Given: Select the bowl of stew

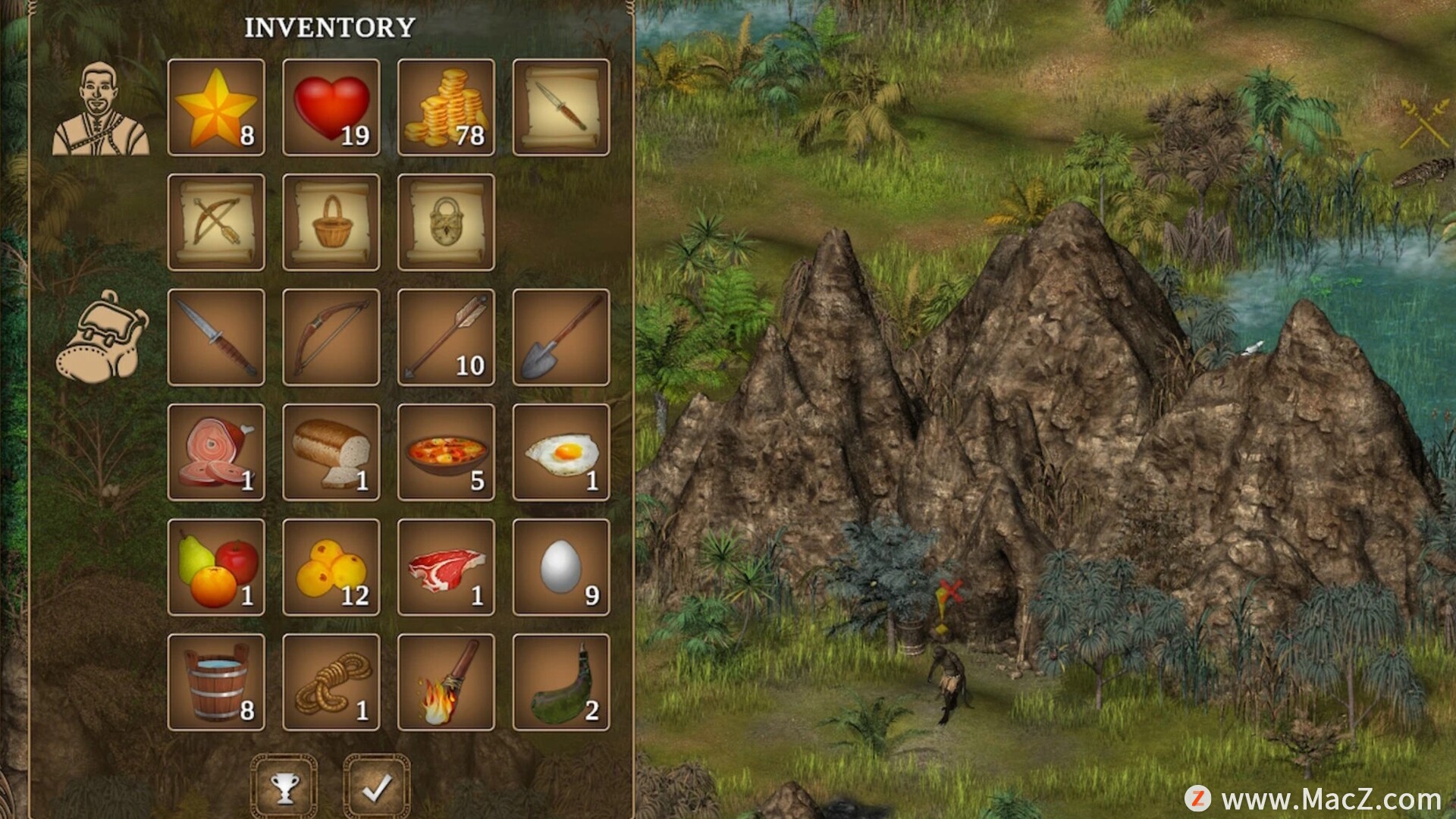Looking at the screenshot, I should point(446,453).
